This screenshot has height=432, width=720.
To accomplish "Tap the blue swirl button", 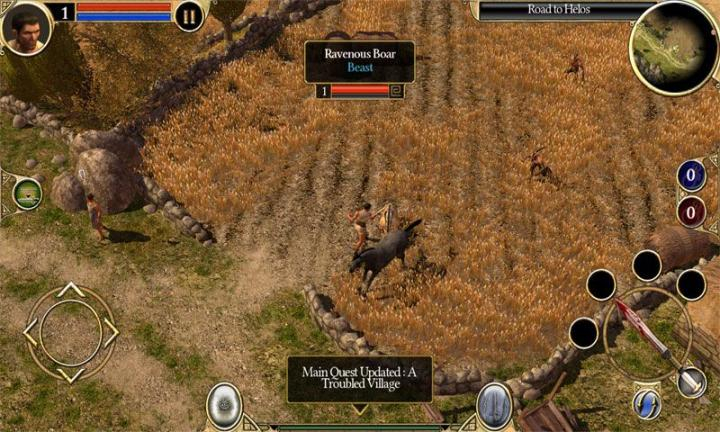I will [x=646, y=403].
